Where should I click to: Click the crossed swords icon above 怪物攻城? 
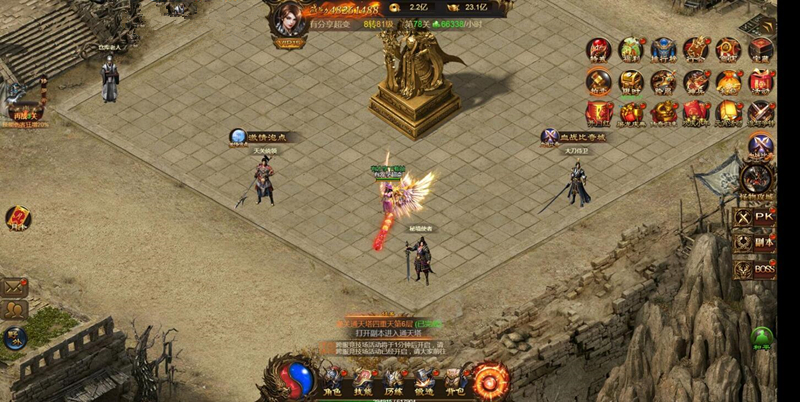click(x=761, y=145)
